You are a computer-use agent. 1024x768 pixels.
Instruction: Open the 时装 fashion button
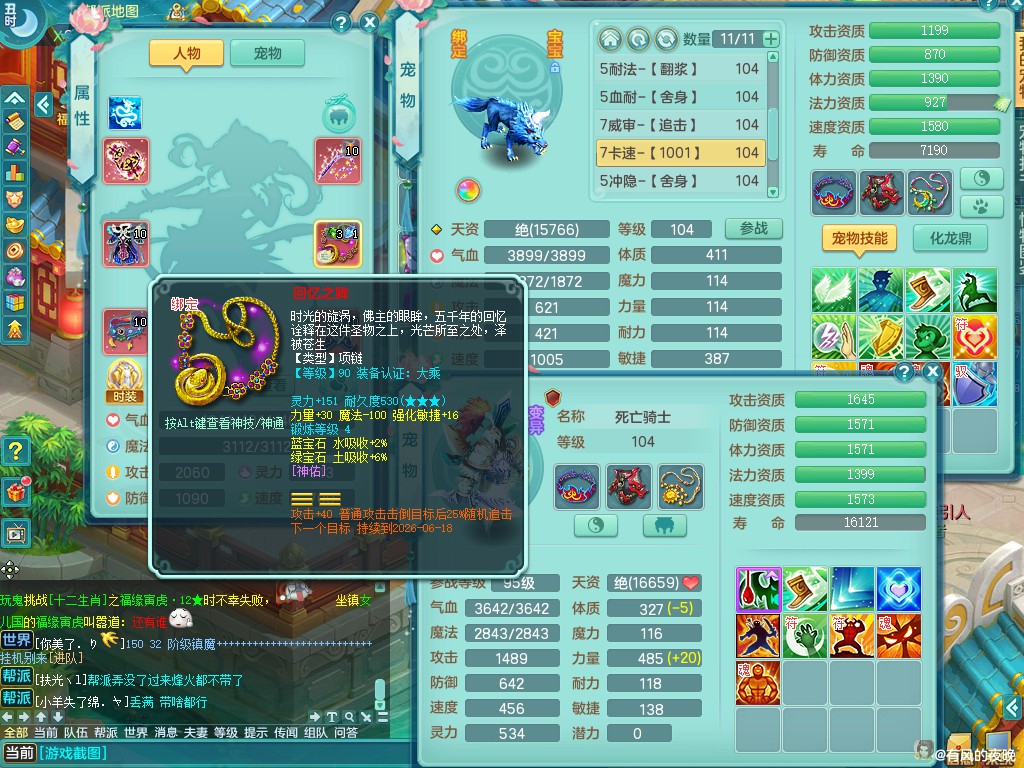(x=125, y=380)
